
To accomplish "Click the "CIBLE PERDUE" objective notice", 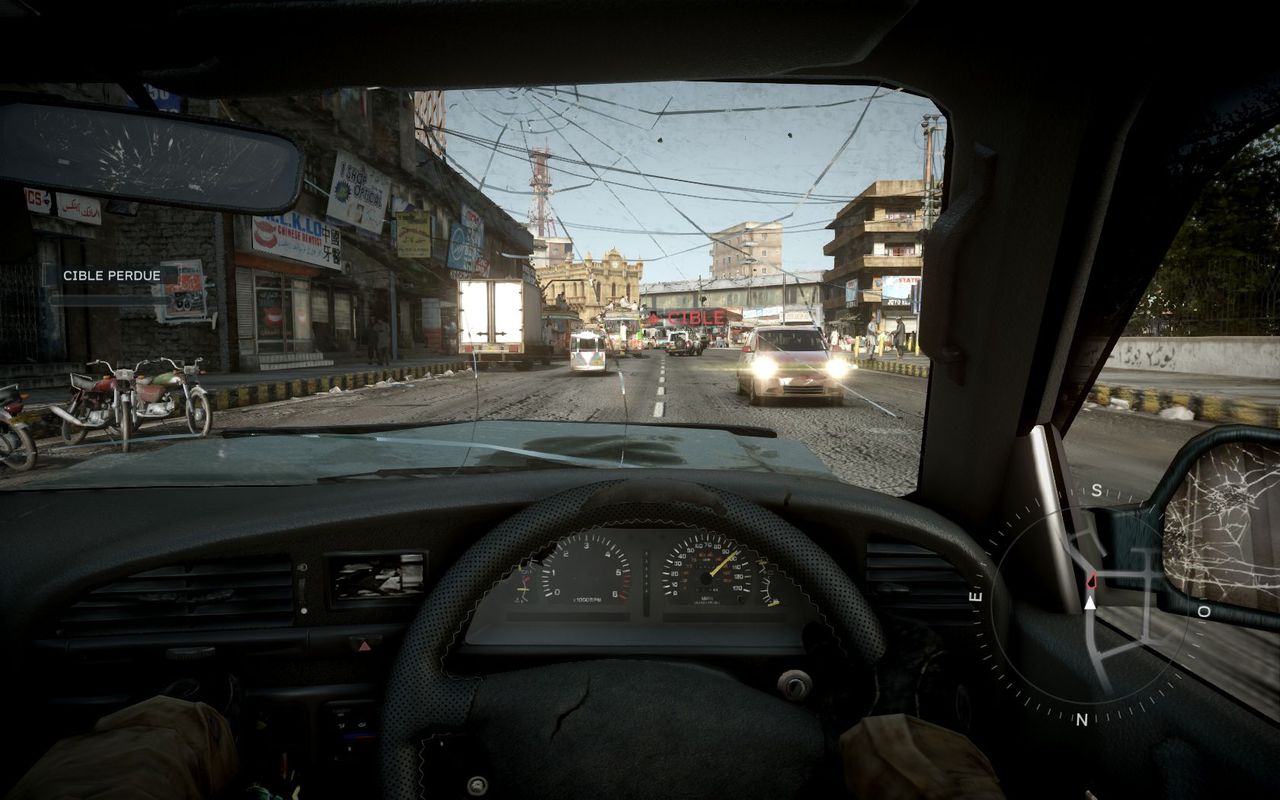I will point(111,275).
